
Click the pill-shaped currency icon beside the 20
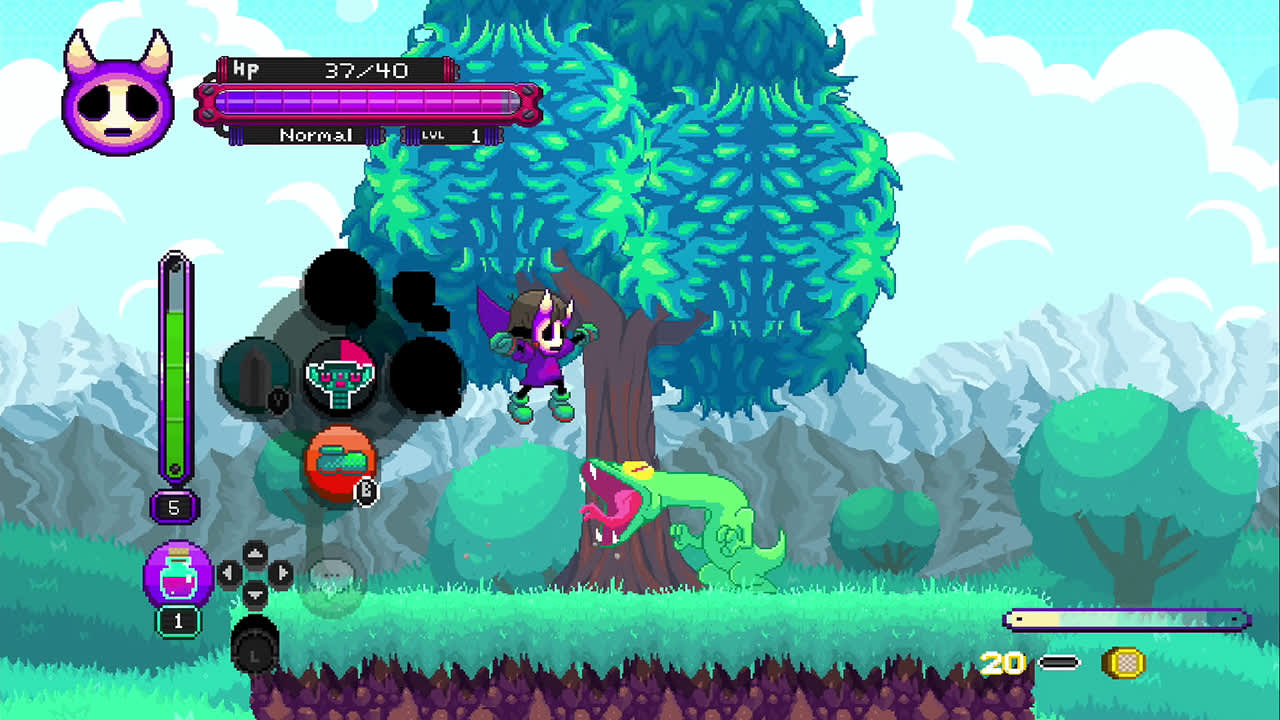1058,661
